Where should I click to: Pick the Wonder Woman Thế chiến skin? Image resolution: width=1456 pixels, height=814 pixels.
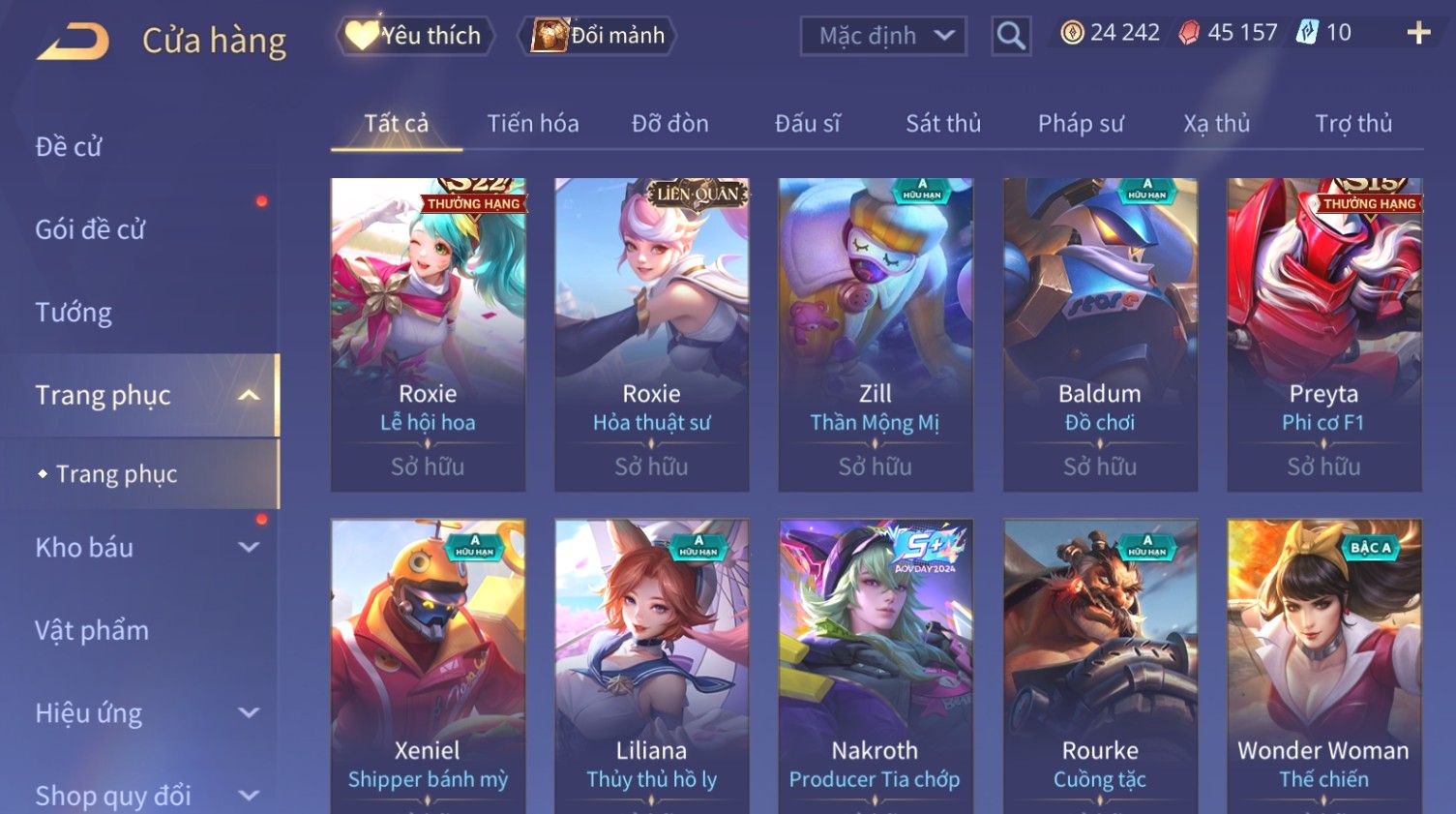pyautogui.click(x=1323, y=668)
